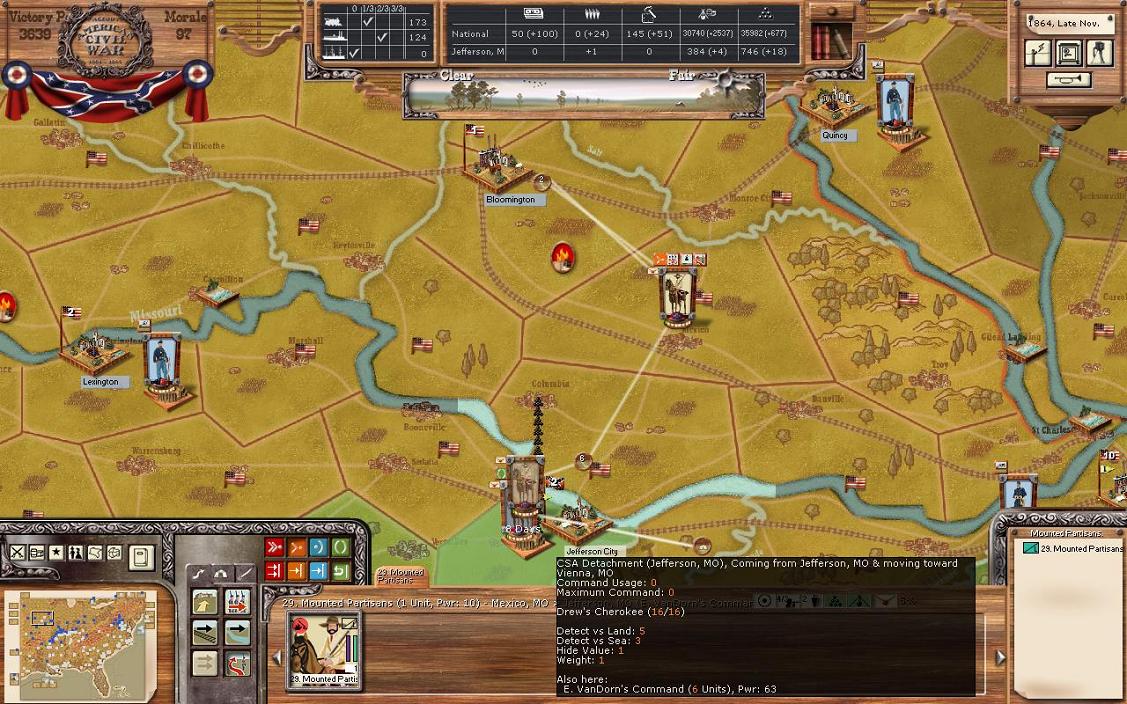Choose the red double-arrow assault posture
Viewport: 1127px width, 704px height.
(x=274, y=548)
